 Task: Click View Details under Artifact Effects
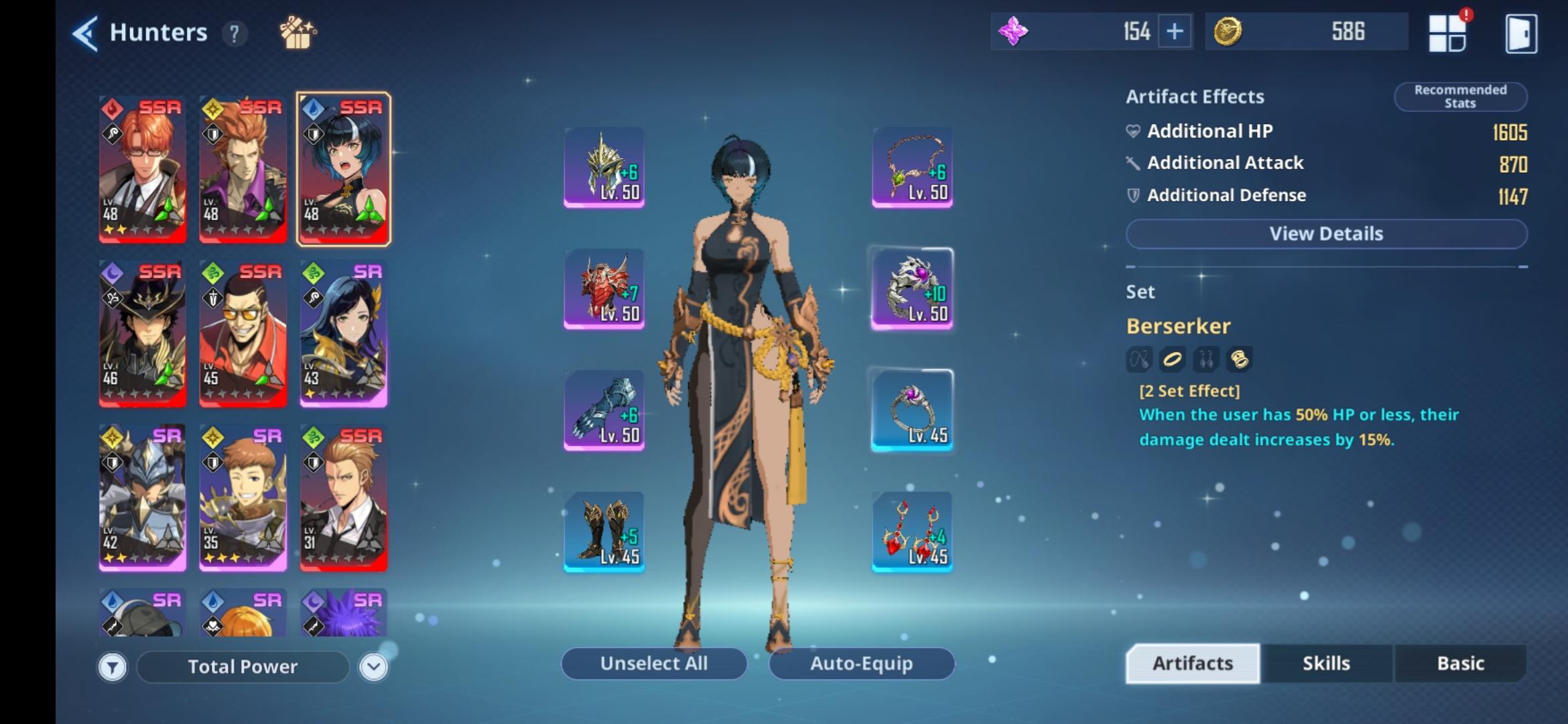(1325, 233)
